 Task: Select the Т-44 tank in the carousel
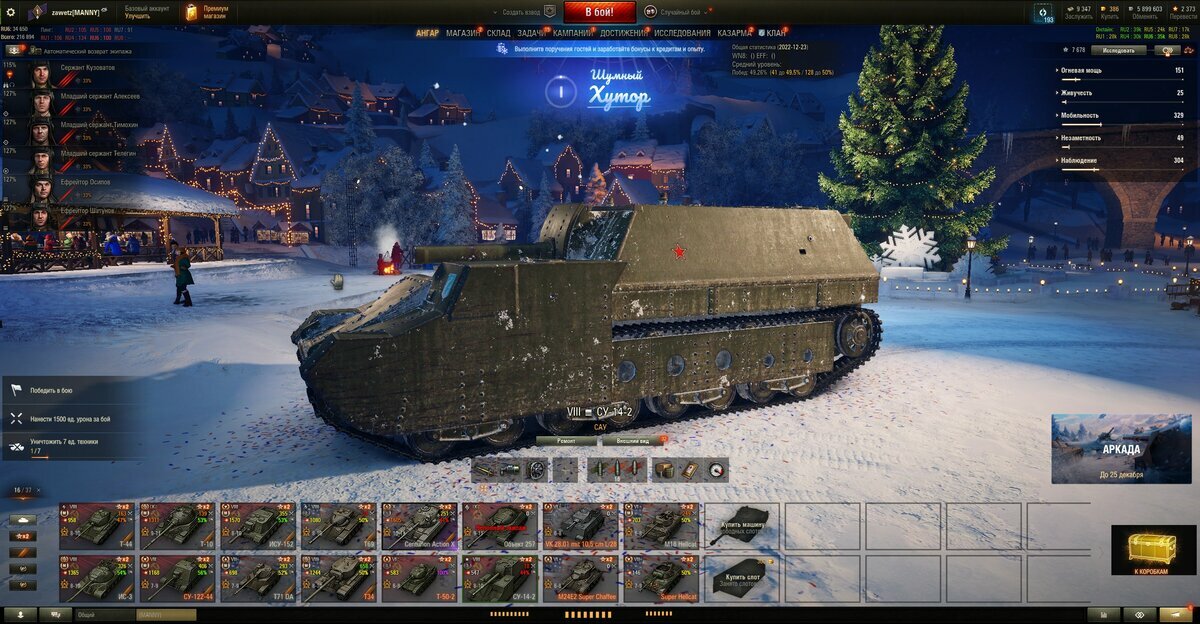96,525
